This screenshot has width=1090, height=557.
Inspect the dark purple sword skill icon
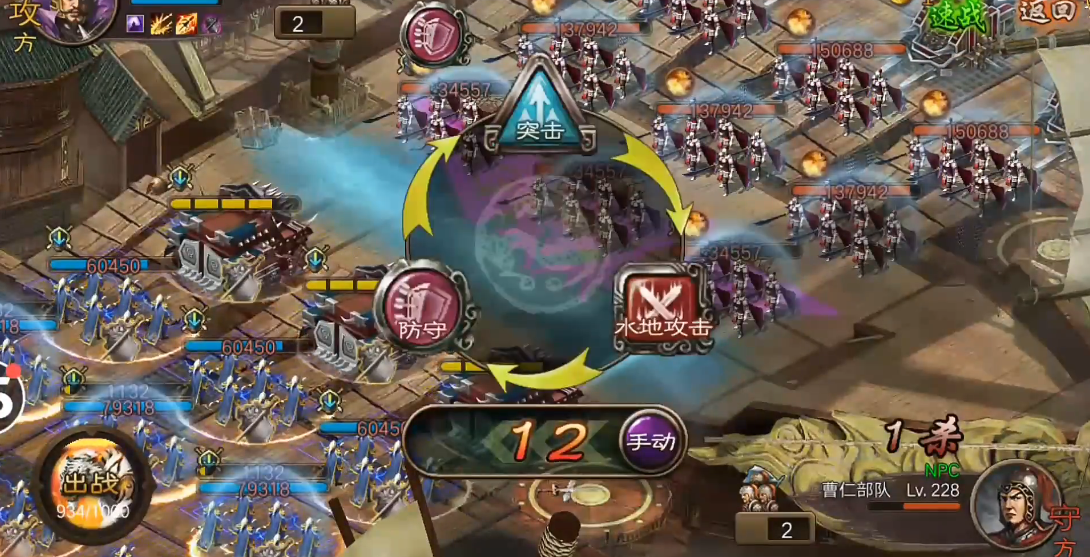click(x=211, y=24)
